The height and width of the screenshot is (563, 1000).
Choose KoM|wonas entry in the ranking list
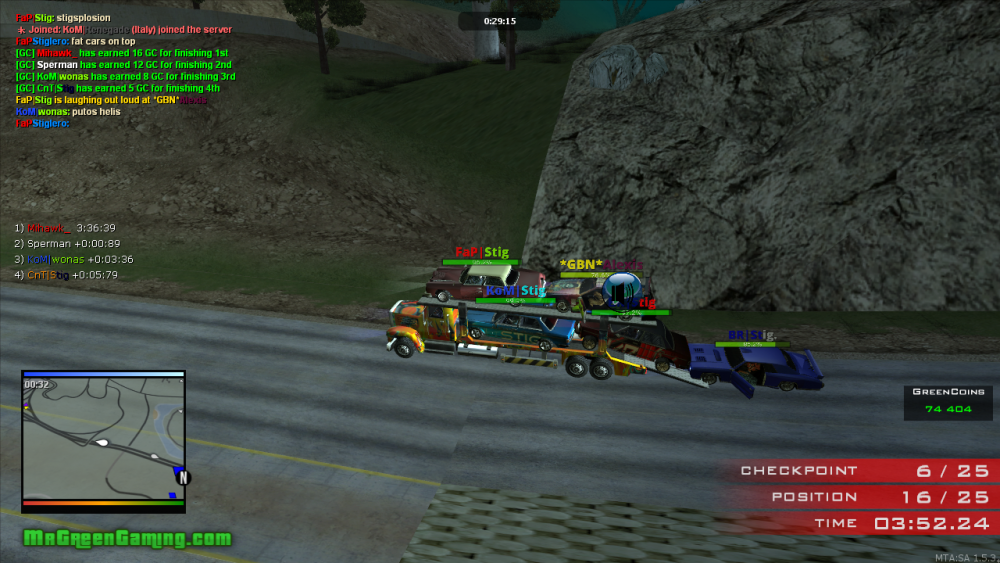73,260
